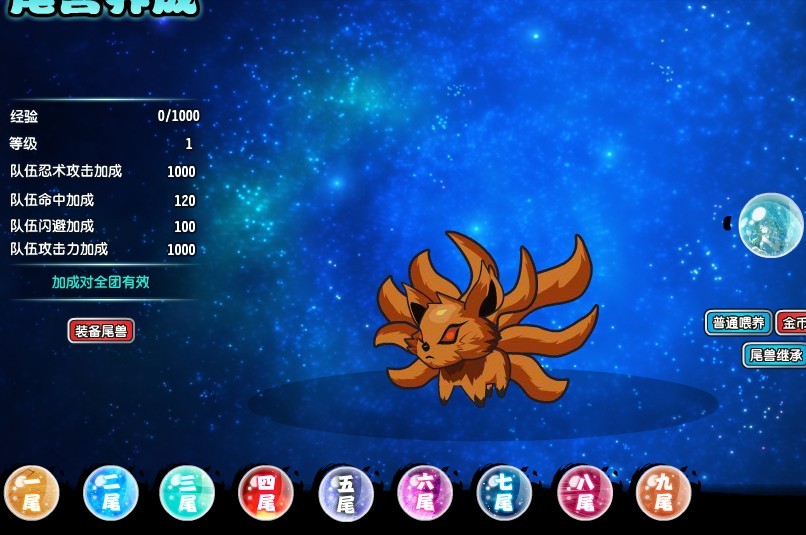Pick the 五尾 purple-grey orb
Image resolution: width=806 pixels, height=535 pixels.
(x=346, y=494)
